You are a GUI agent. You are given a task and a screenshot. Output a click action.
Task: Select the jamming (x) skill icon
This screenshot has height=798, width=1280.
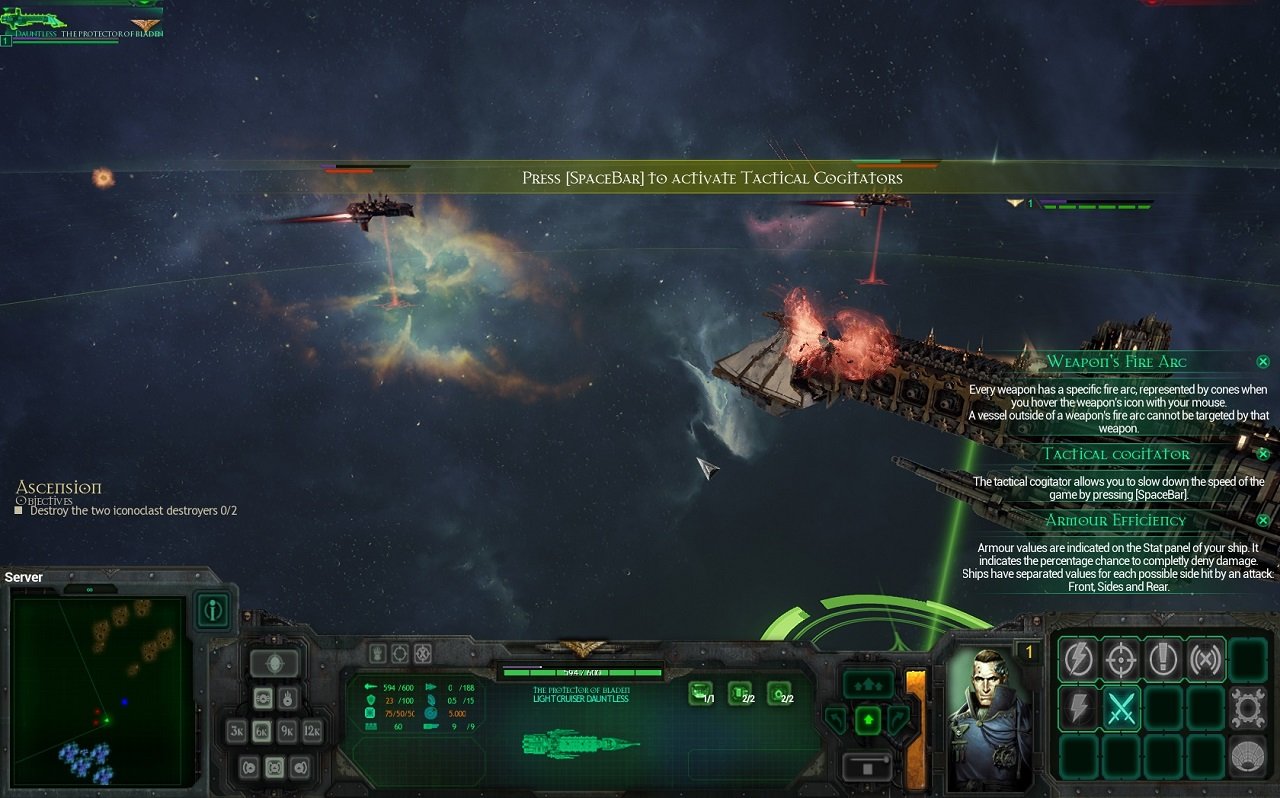pos(1206,660)
